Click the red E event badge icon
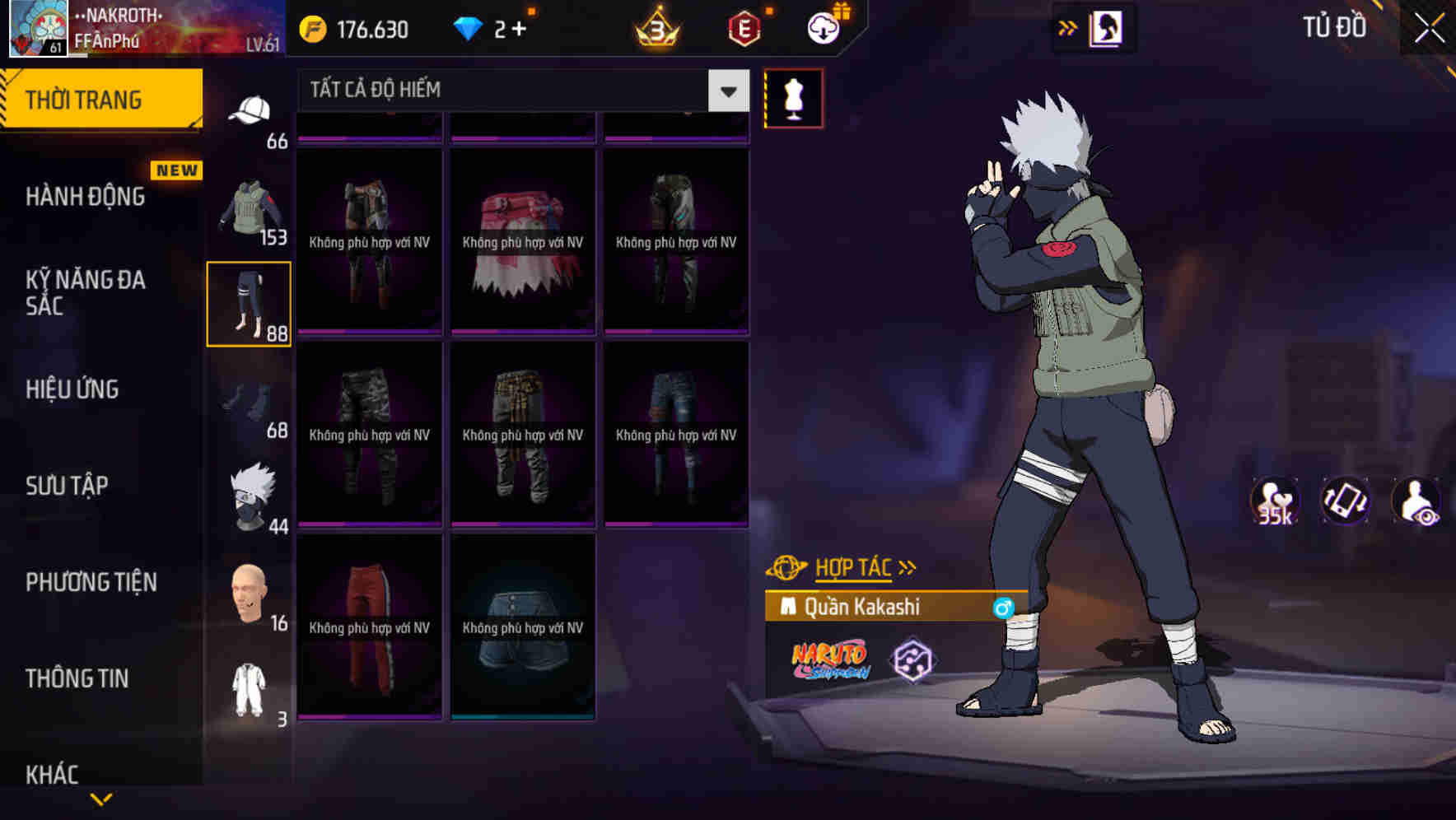1456x820 pixels. pyautogui.click(x=742, y=27)
